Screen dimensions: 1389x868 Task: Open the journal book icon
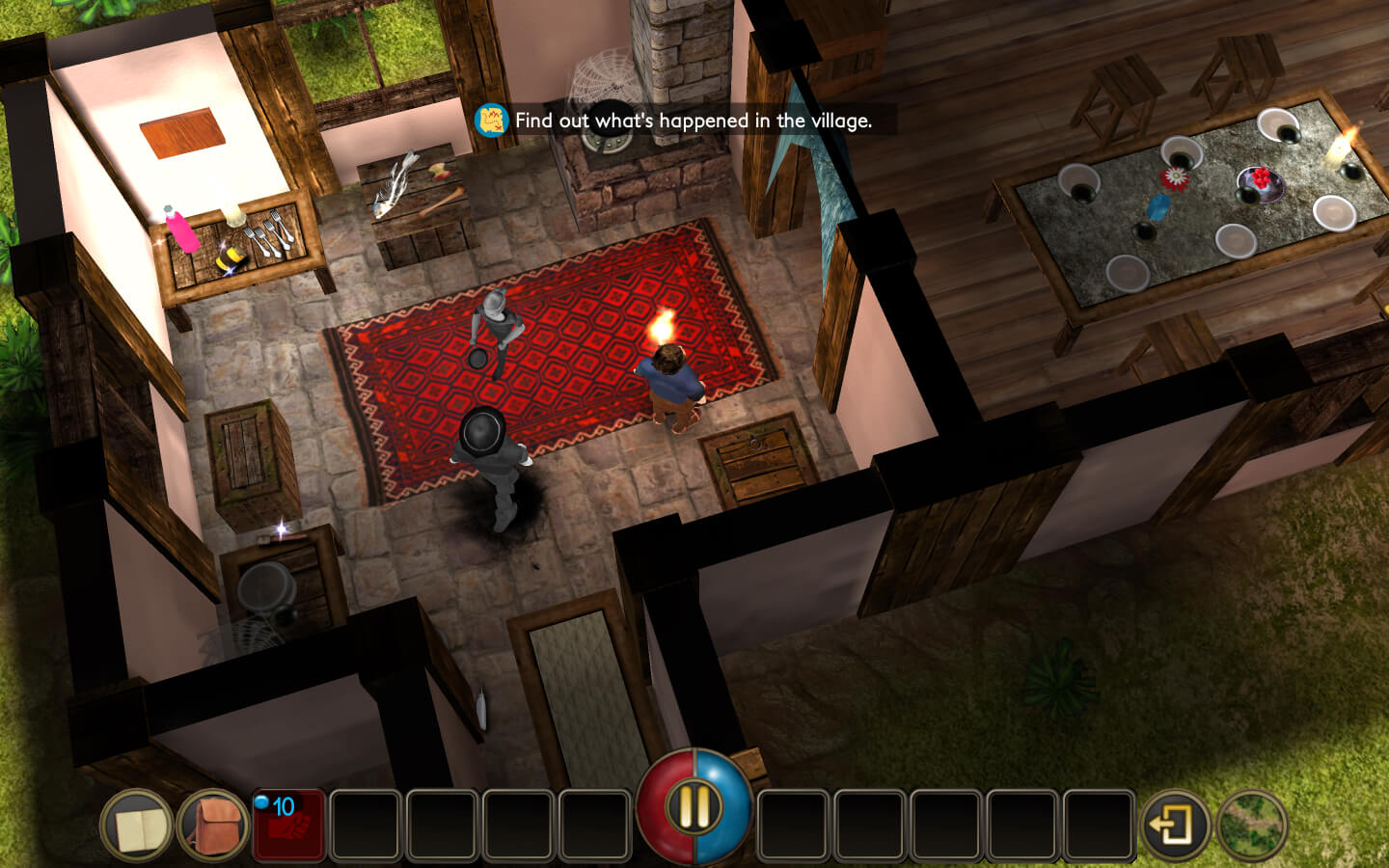click(x=136, y=827)
